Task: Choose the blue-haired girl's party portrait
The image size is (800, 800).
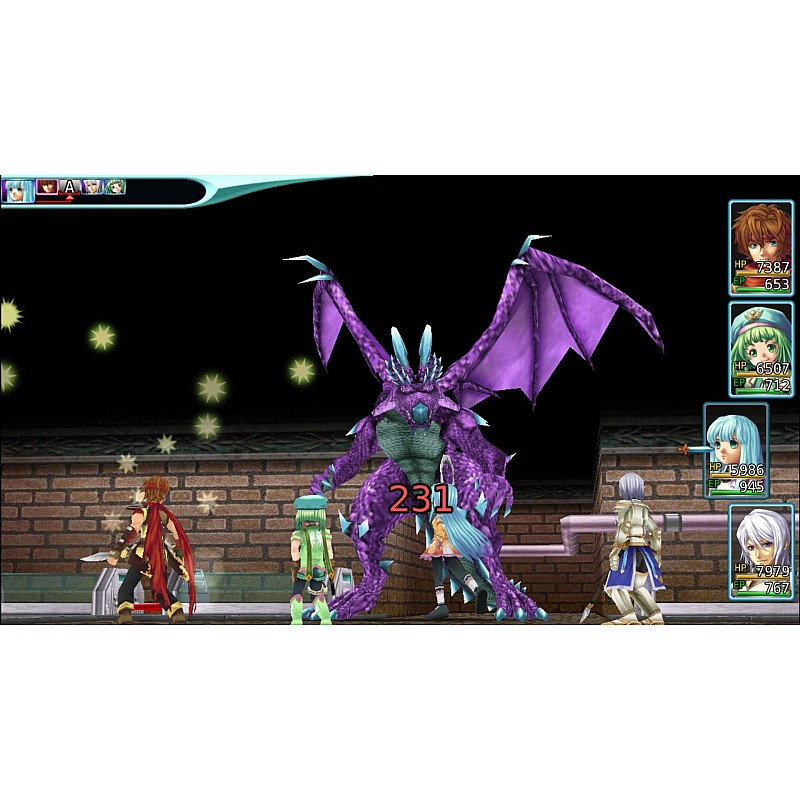Action: (736, 449)
